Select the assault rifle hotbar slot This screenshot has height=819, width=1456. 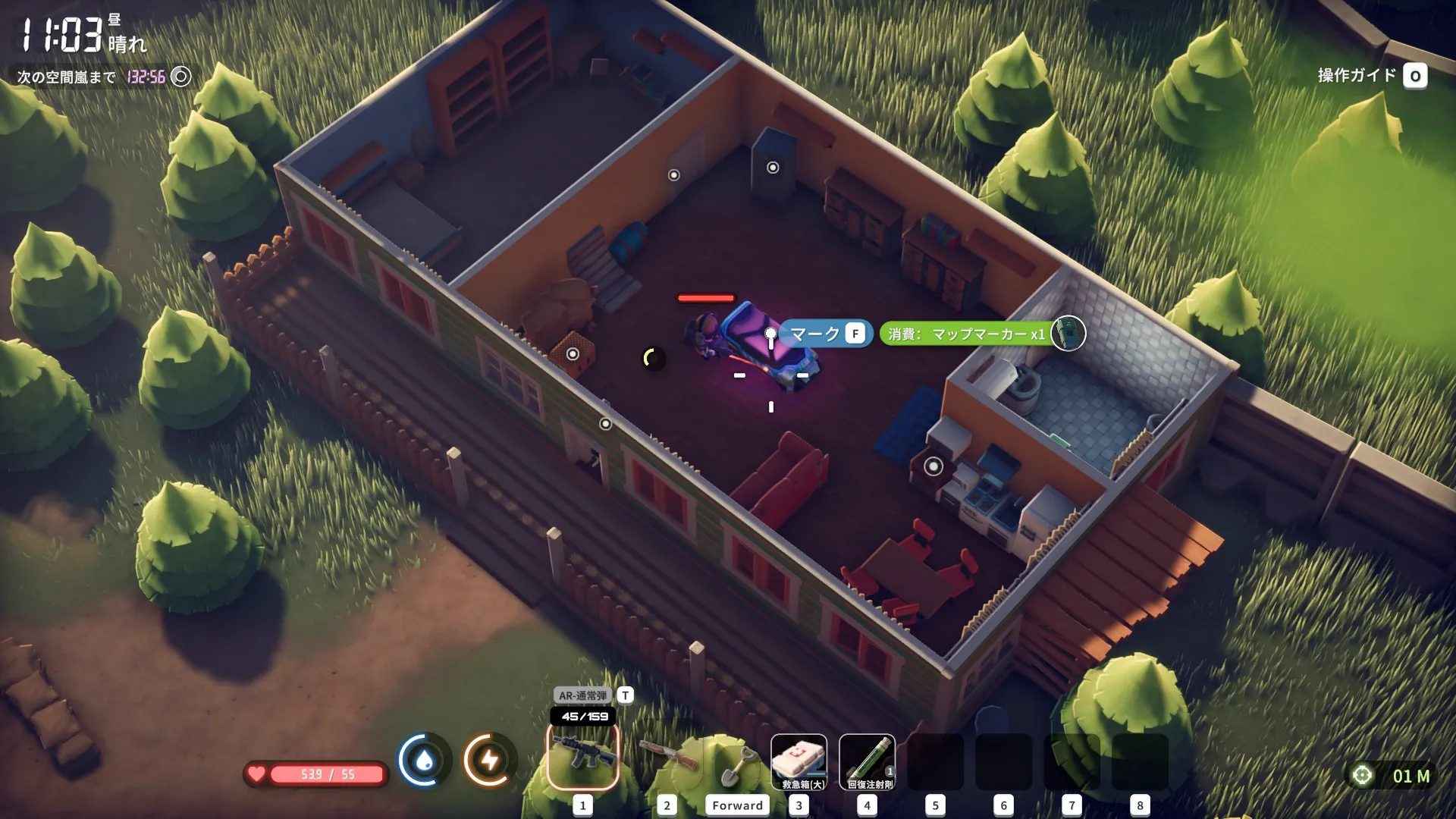(582, 757)
